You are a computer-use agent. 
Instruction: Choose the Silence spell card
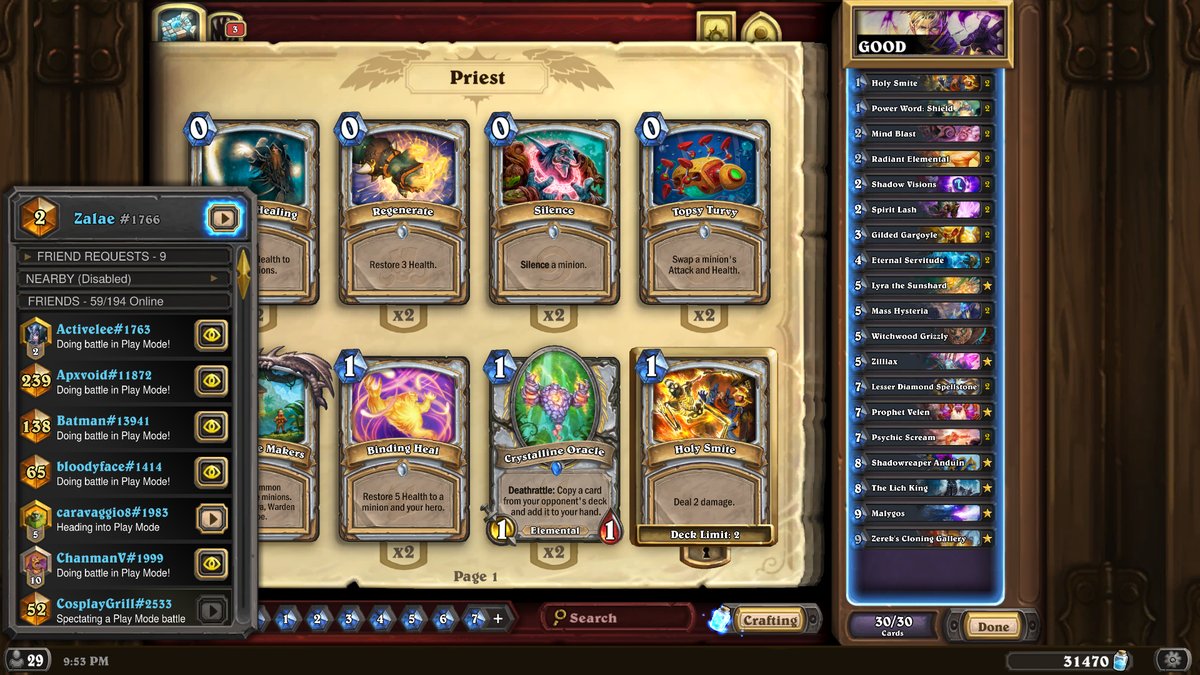[554, 210]
